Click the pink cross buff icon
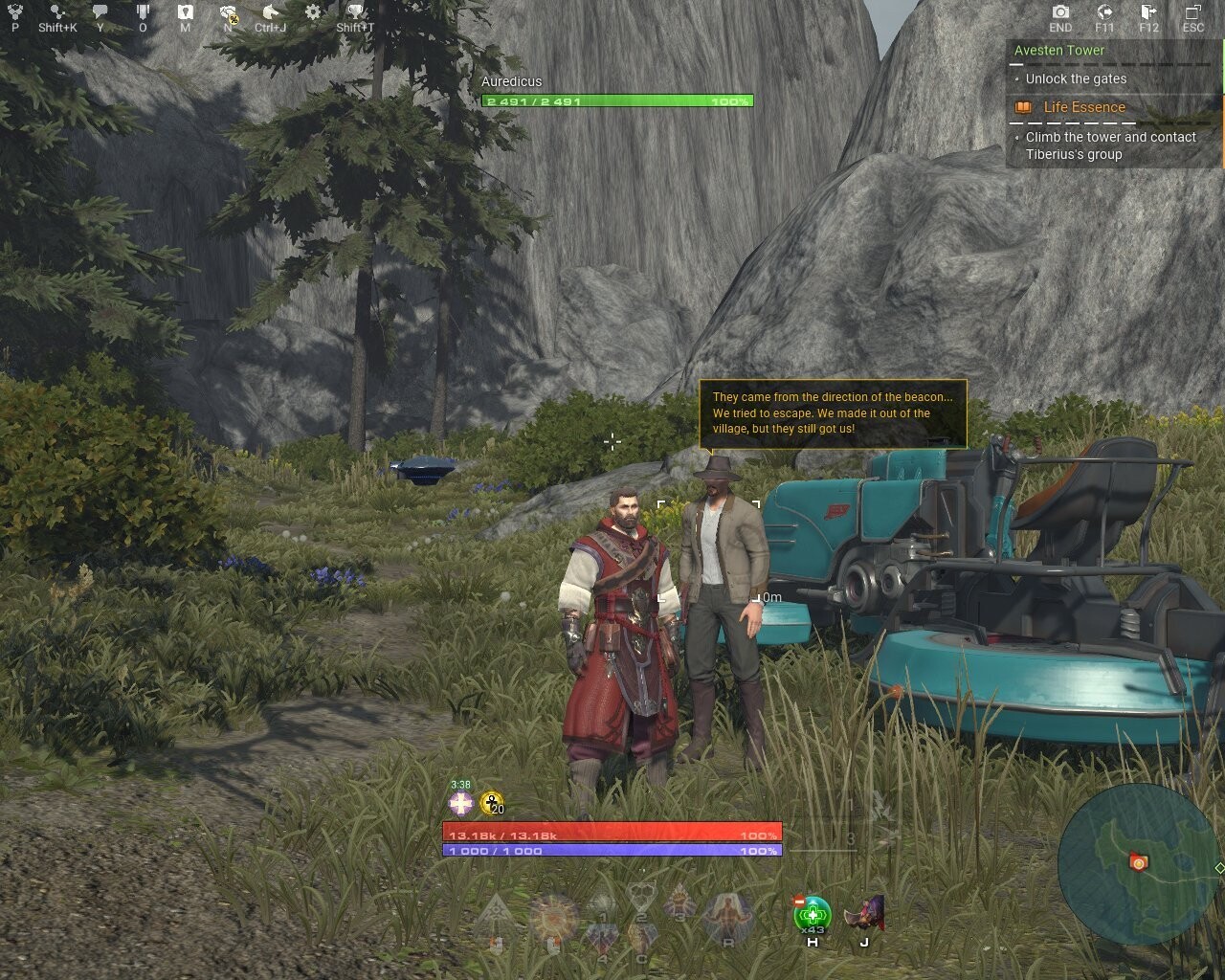 tap(461, 804)
